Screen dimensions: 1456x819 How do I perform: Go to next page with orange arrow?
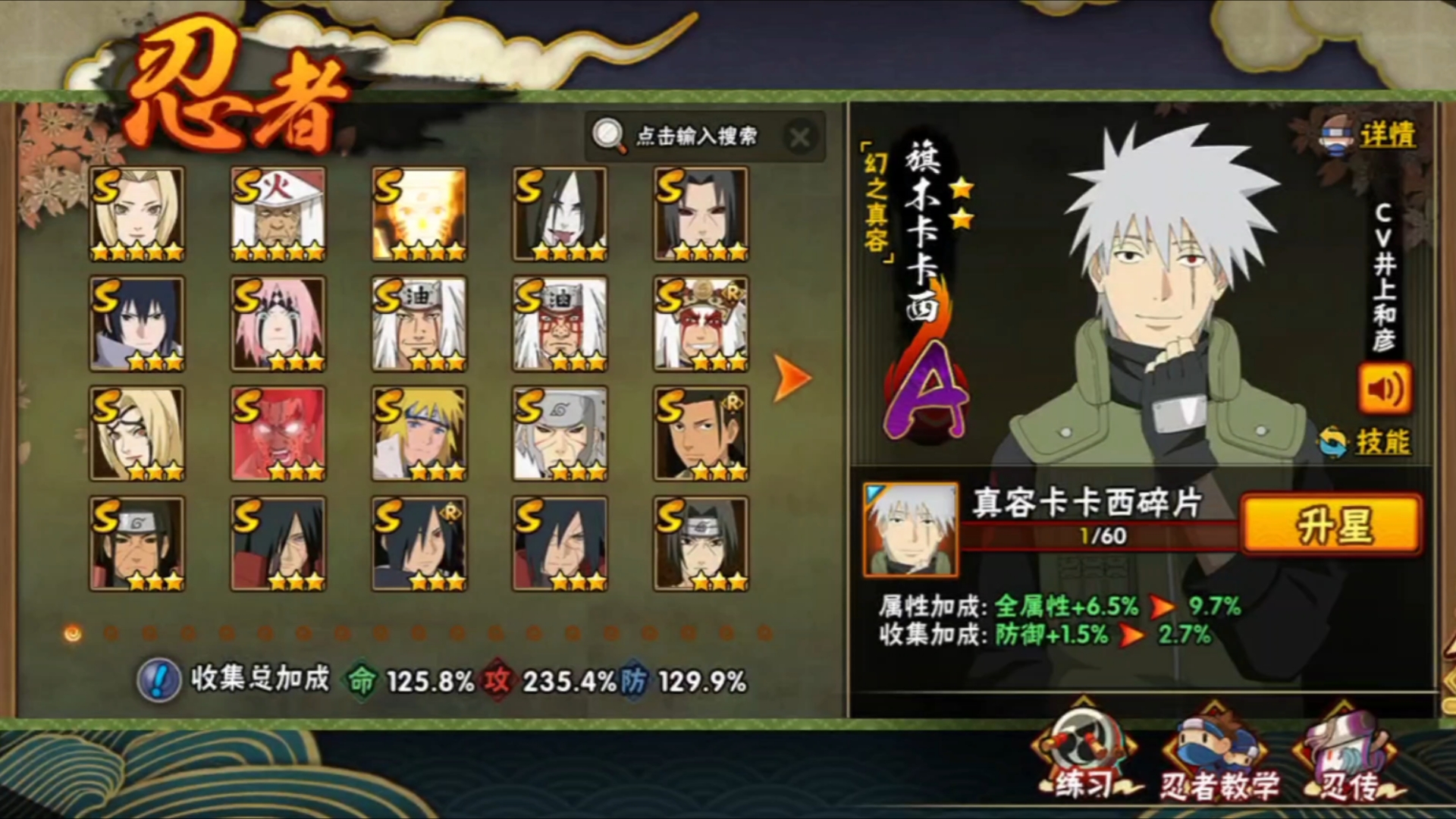tap(792, 378)
